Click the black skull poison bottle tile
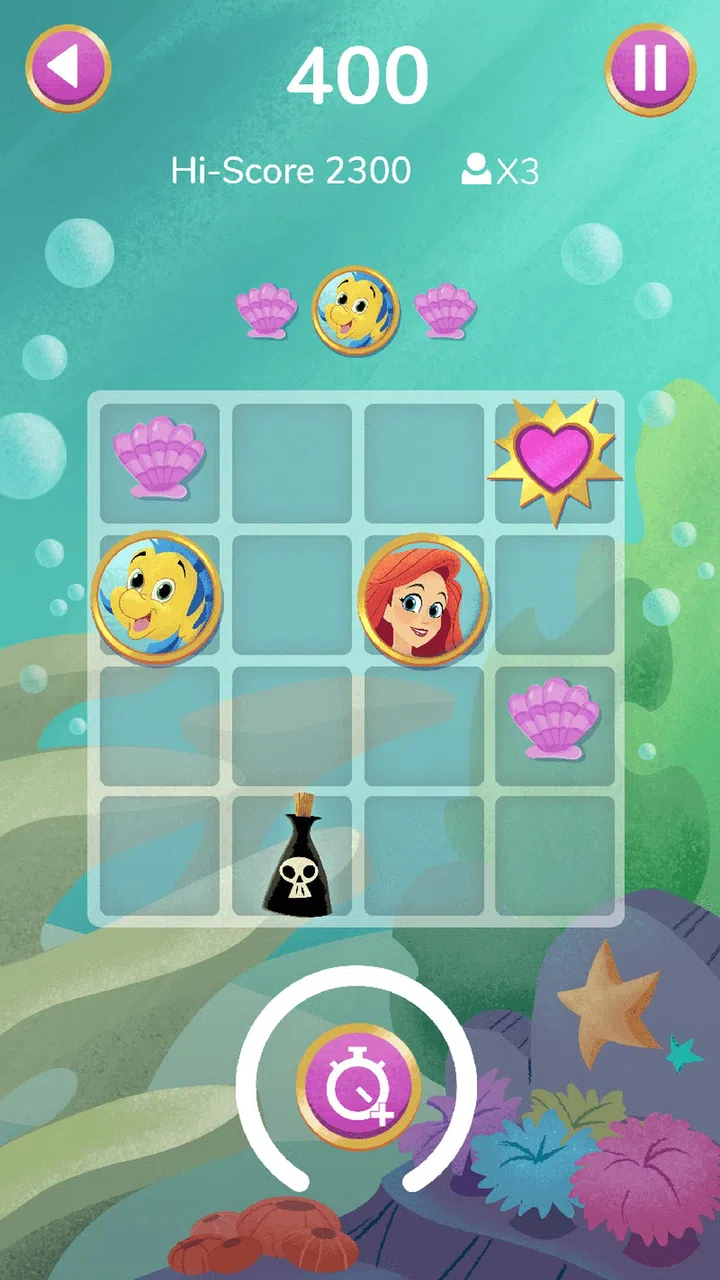This screenshot has height=1280, width=720. coord(298,856)
